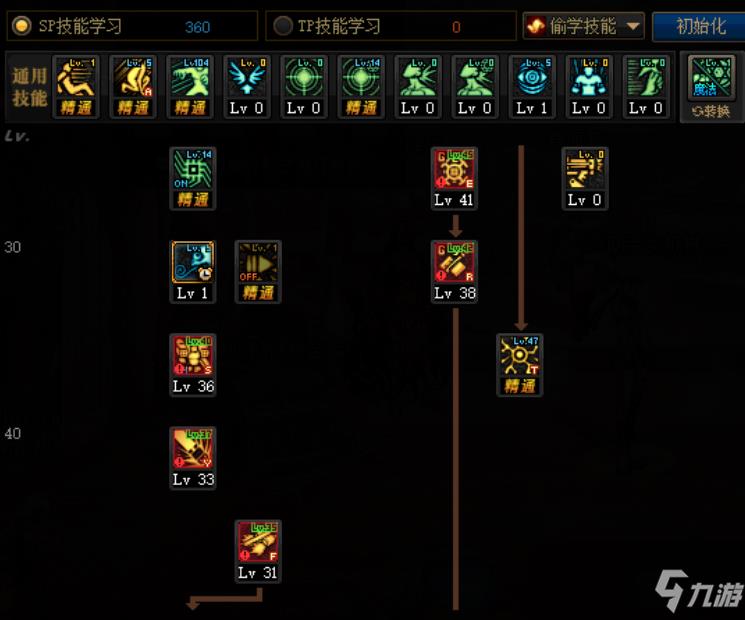Select the red skill at Lv 38

coord(454,263)
